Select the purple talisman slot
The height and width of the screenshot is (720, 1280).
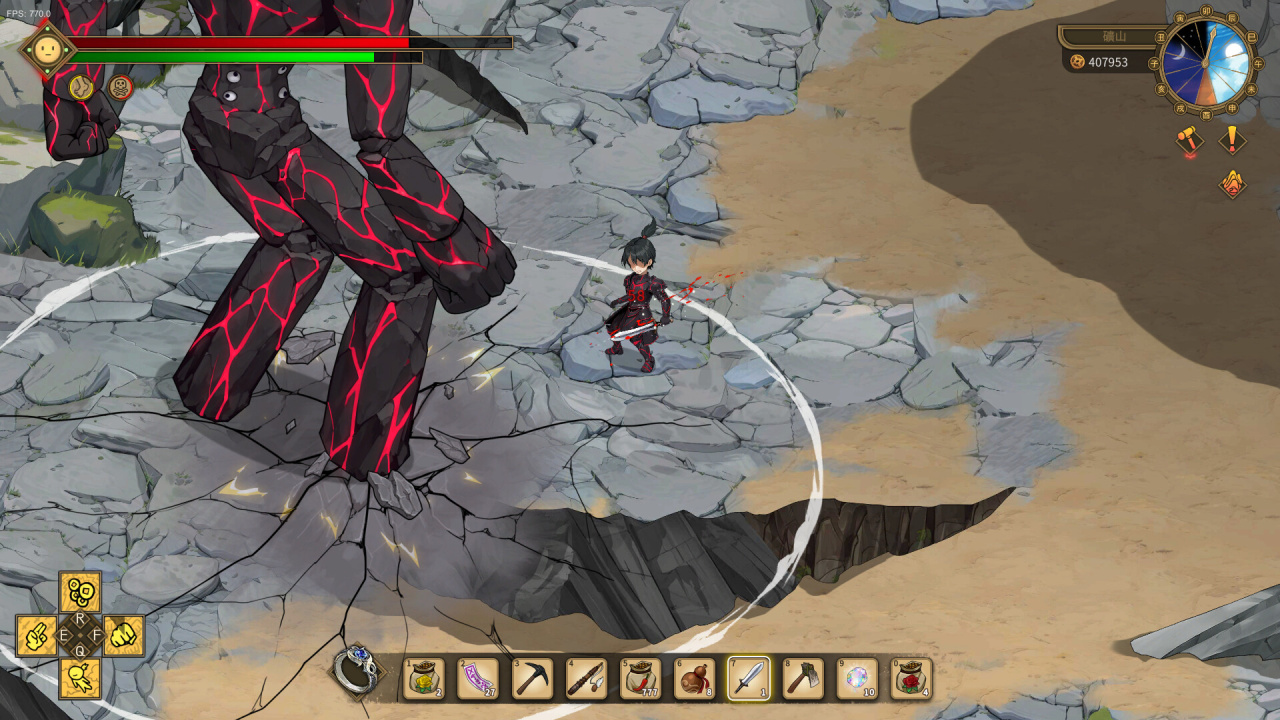[x=478, y=678]
